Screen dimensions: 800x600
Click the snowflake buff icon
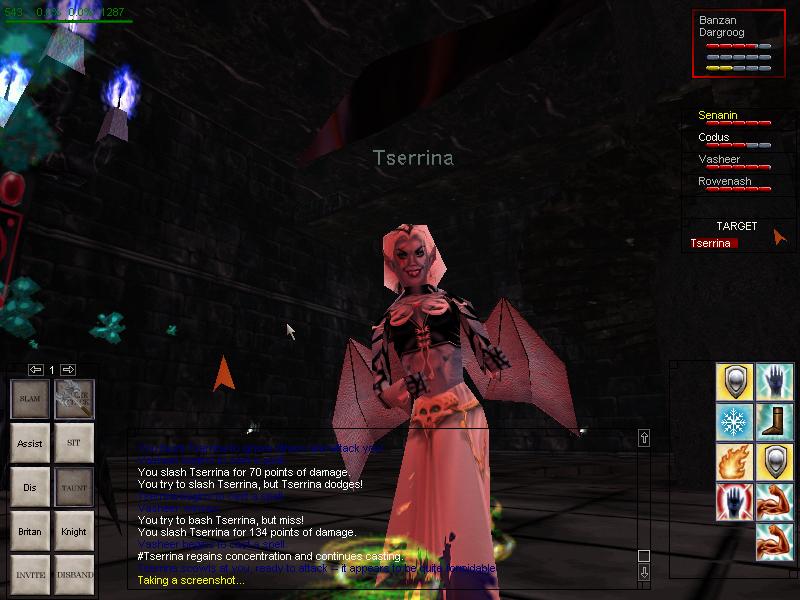click(734, 420)
